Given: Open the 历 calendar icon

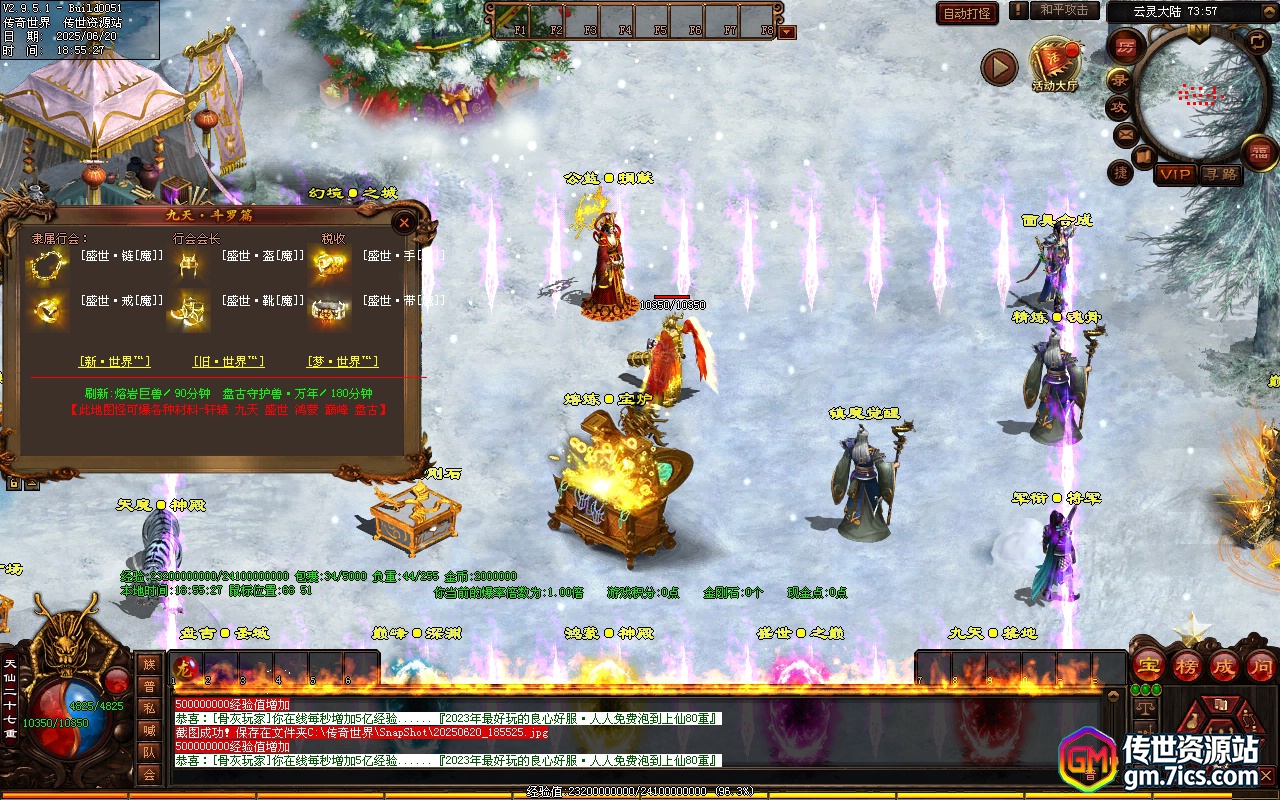Looking at the screenshot, I should 1126,45.
